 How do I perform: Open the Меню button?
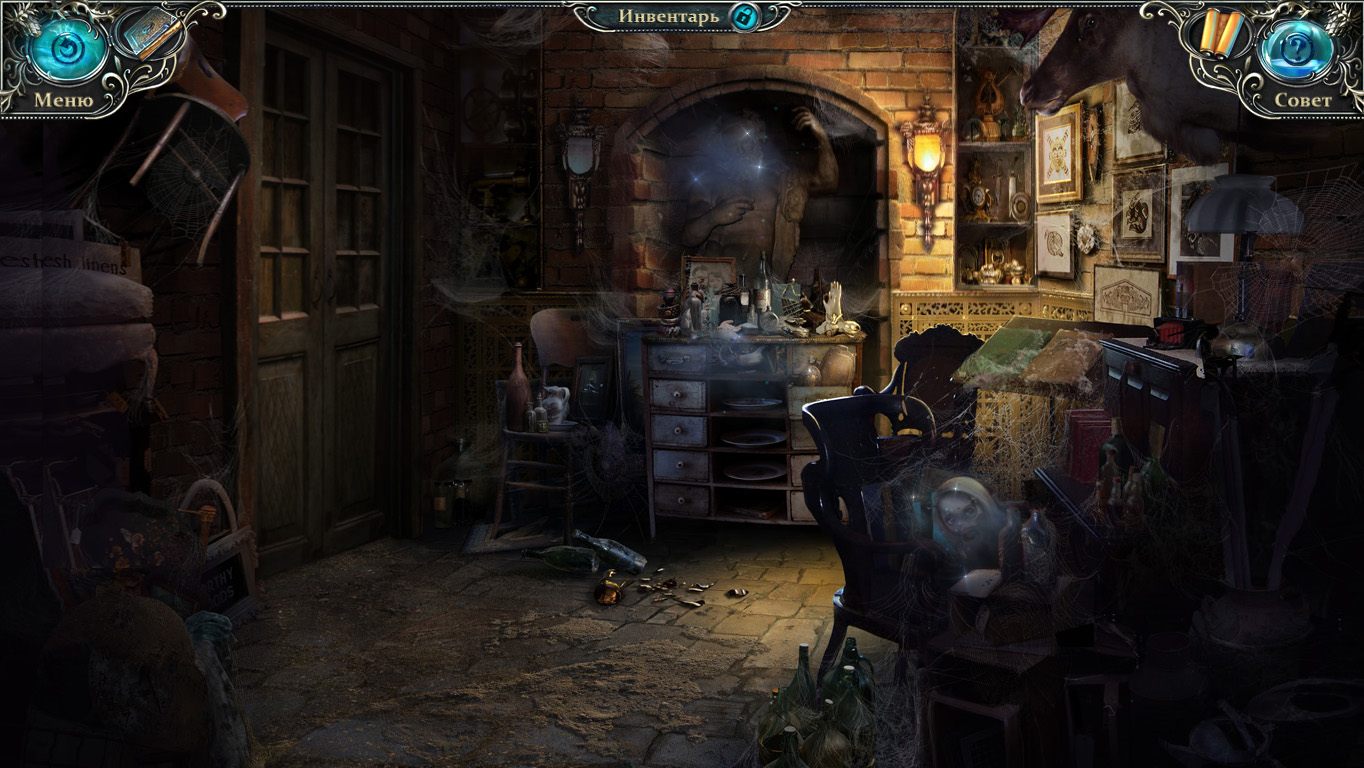pyautogui.click(x=67, y=52)
